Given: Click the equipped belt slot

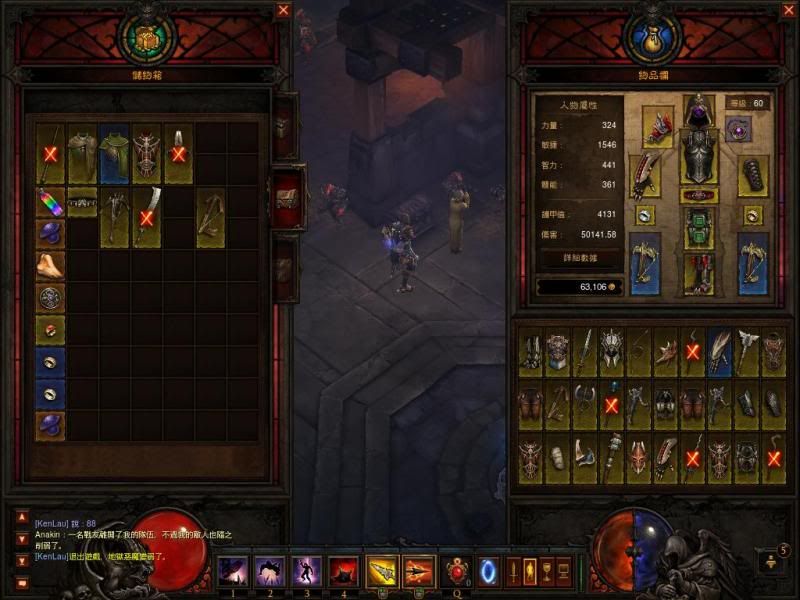Looking at the screenshot, I should click(699, 195).
